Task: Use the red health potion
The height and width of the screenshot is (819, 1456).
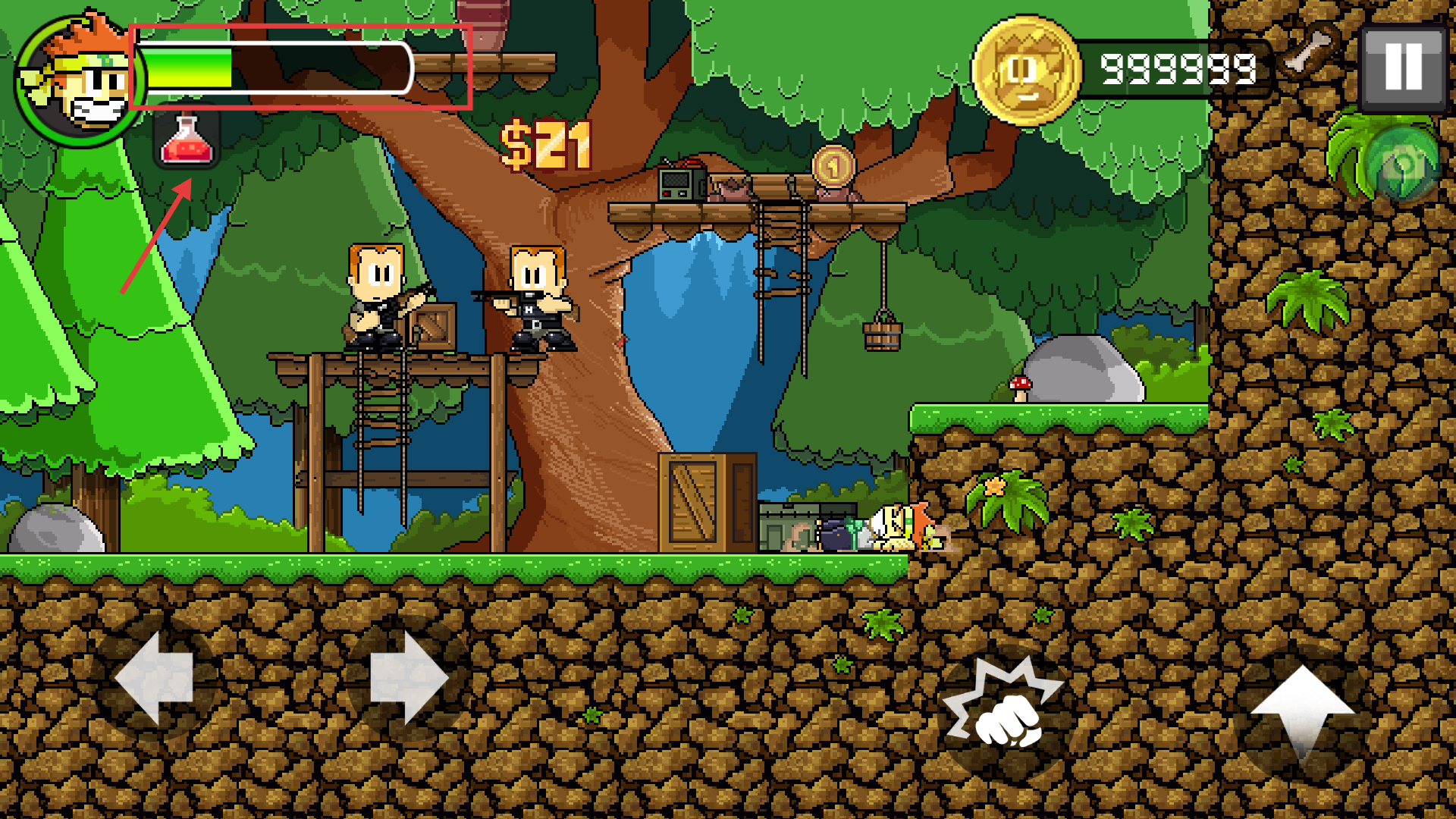Action: click(187, 139)
